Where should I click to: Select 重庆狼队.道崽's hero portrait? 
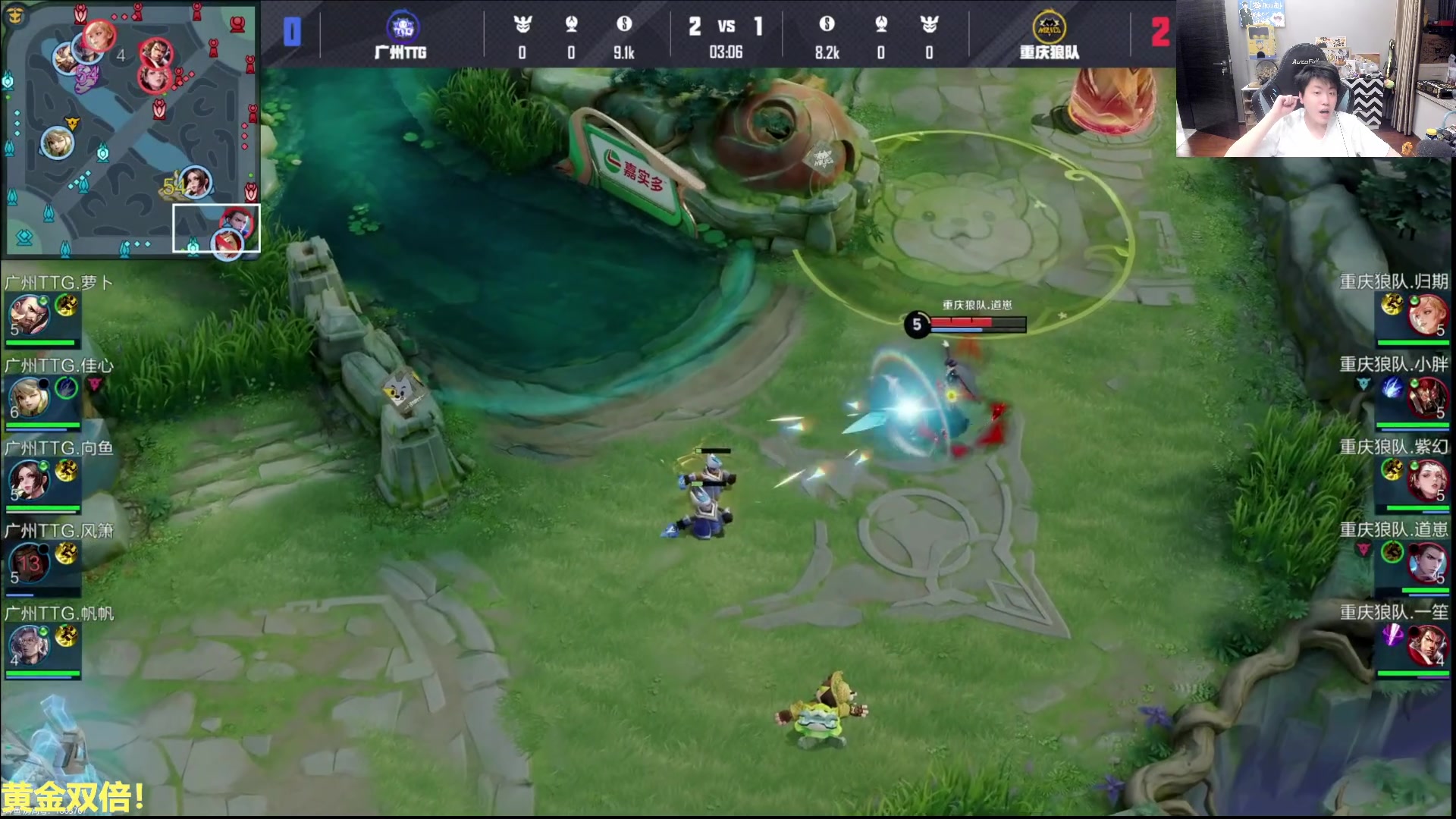pyautogui.click(x=1427, y=563)
